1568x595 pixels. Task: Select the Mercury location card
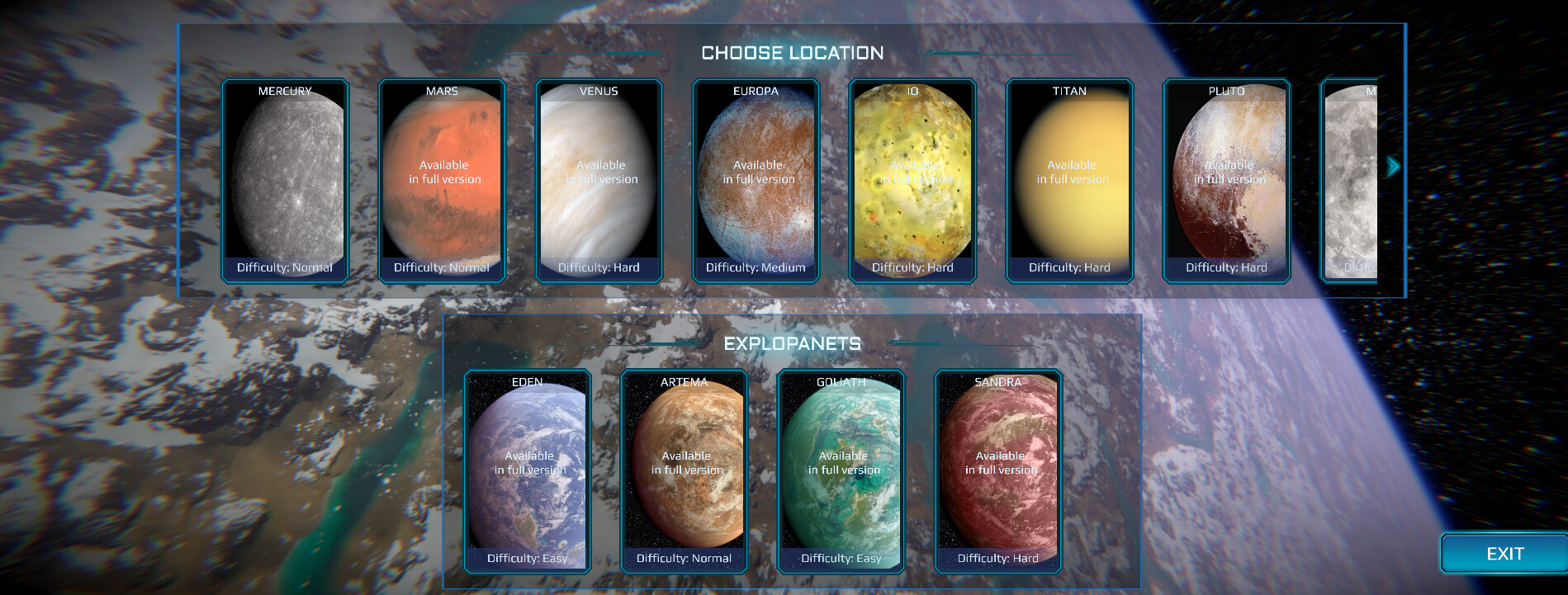point(285,181)
